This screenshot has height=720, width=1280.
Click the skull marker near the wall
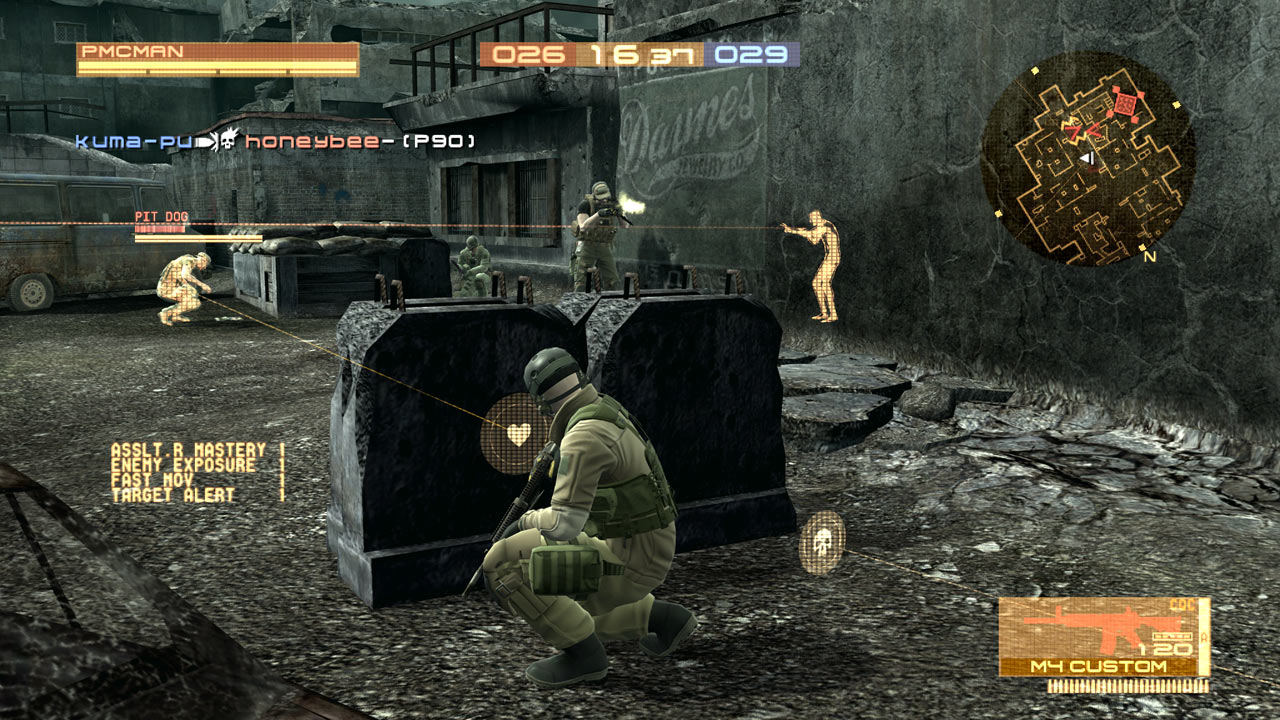824,541
